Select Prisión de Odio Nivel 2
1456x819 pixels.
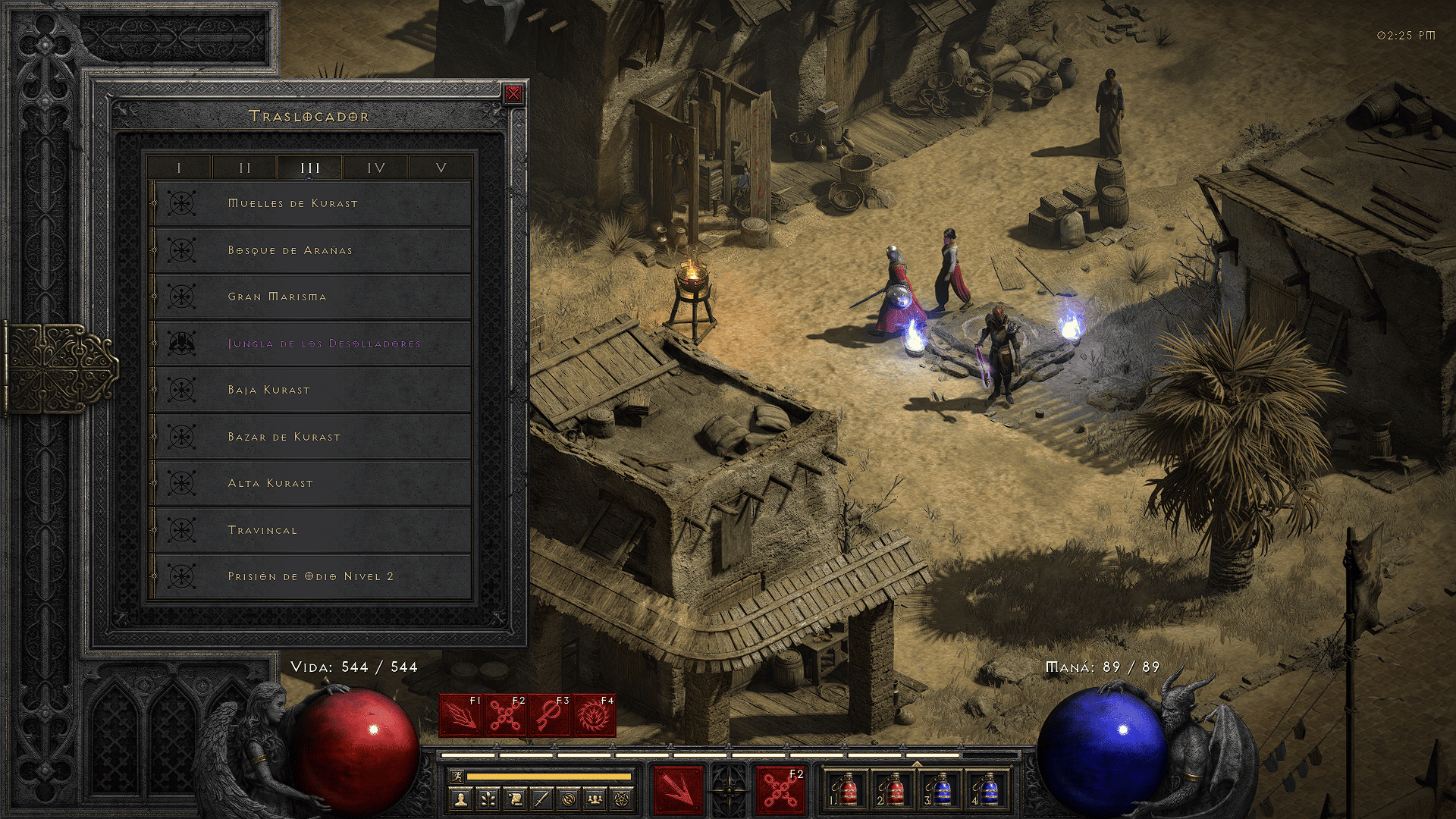click(x=311, y=576)
